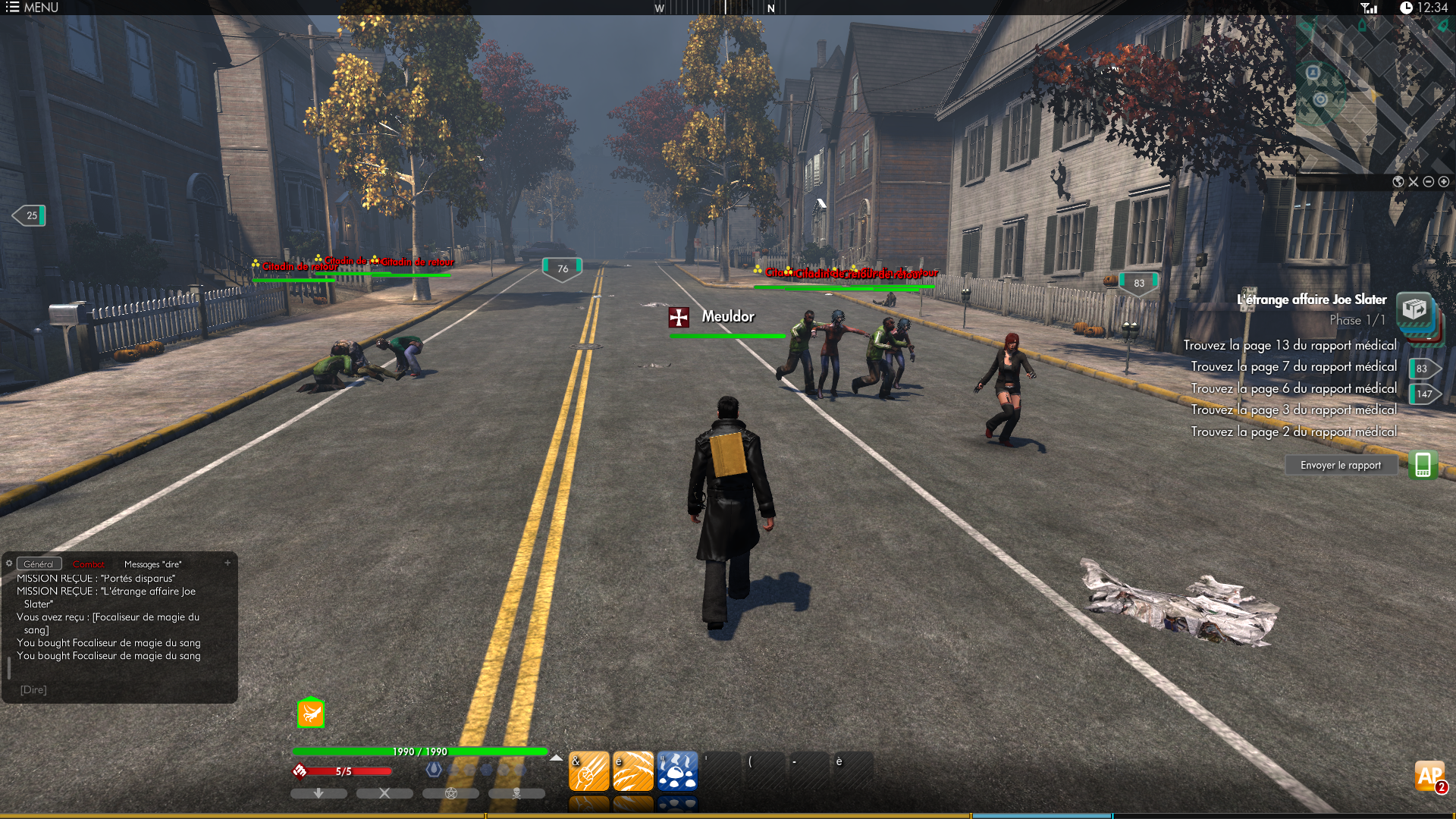Zoom in the minimap with plus
The image size is (1456, 819).
click(1444, 182)
